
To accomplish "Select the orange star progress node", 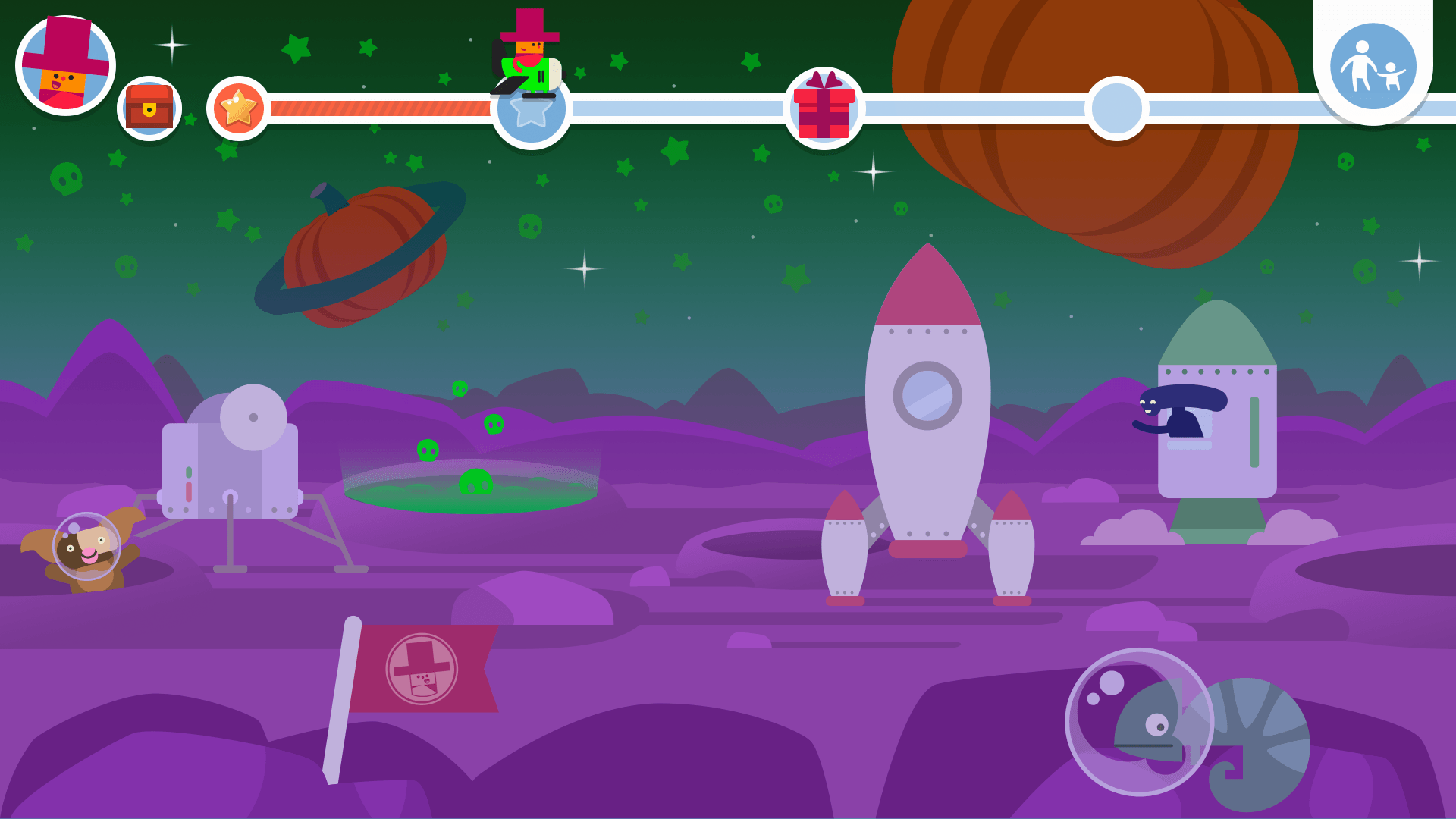I will (238, 108).
